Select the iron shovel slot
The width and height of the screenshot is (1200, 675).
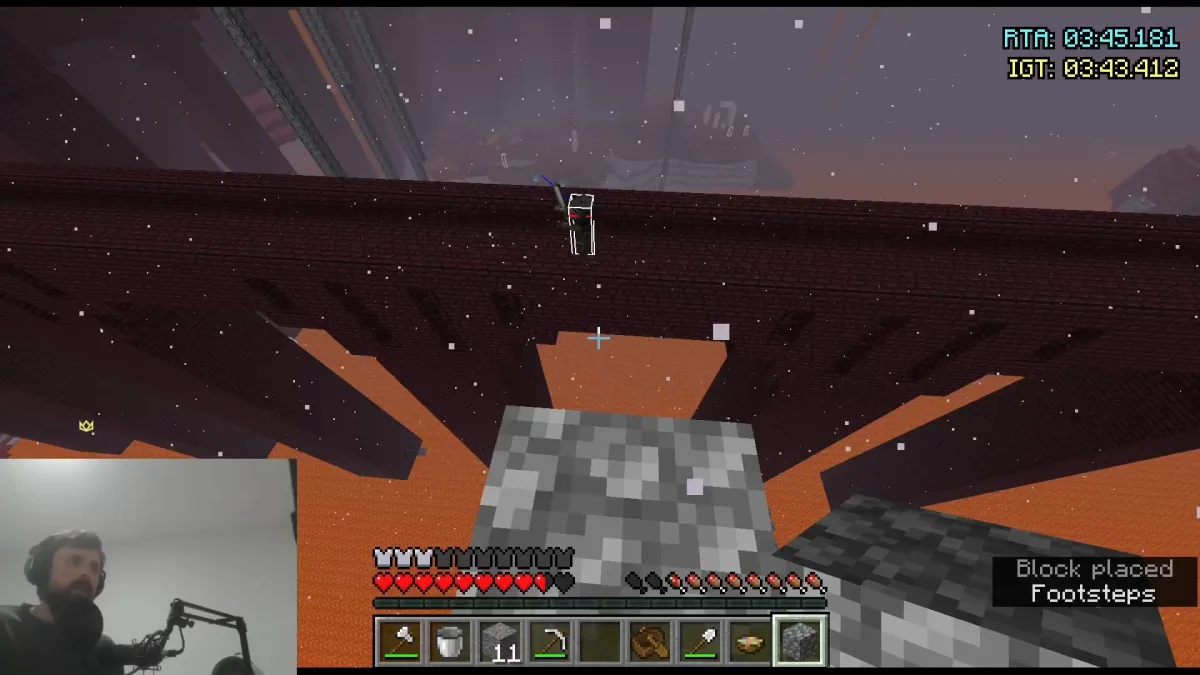click(x=699, y=641)
